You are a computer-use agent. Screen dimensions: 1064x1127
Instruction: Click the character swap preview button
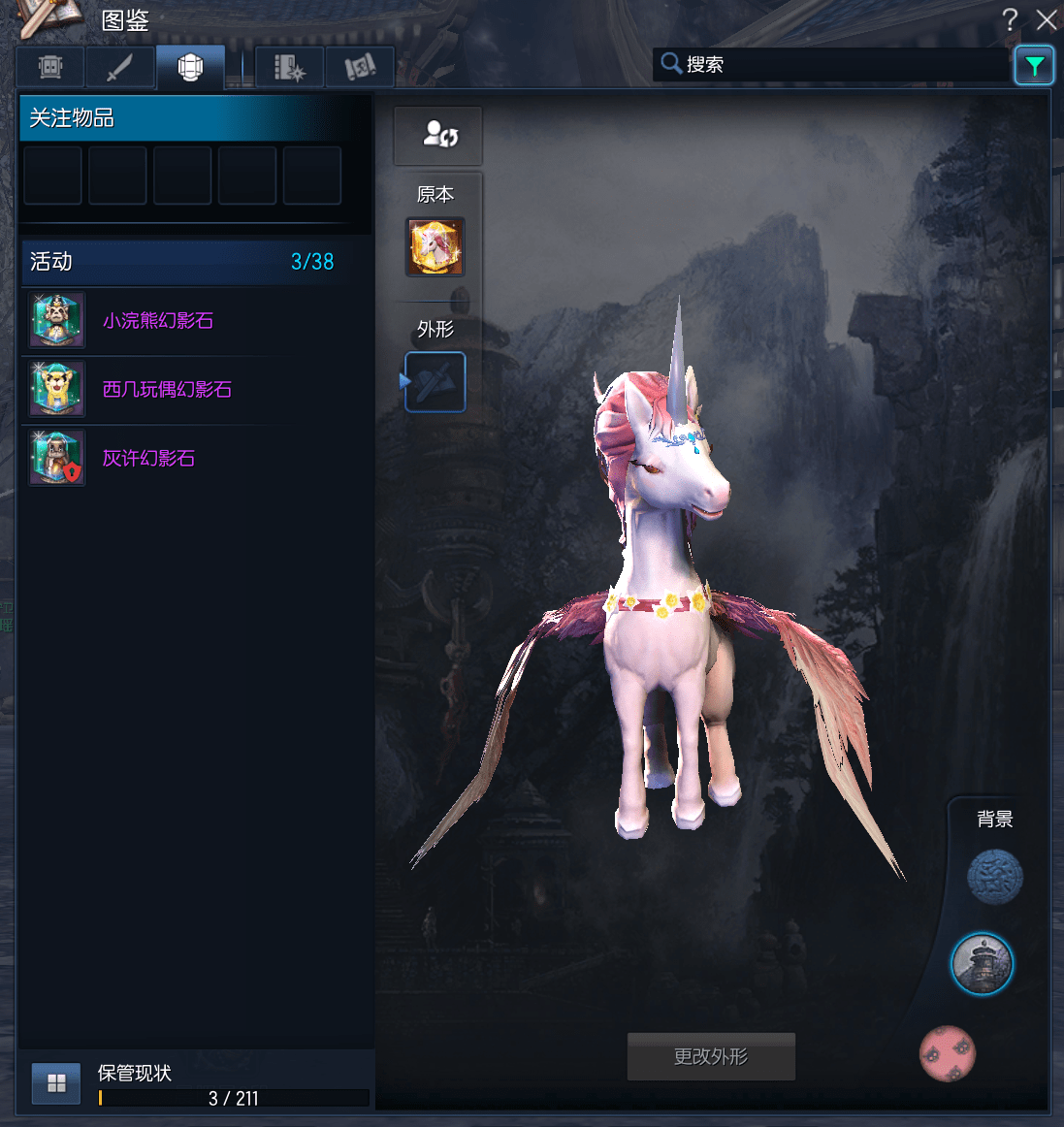point(437,135)
